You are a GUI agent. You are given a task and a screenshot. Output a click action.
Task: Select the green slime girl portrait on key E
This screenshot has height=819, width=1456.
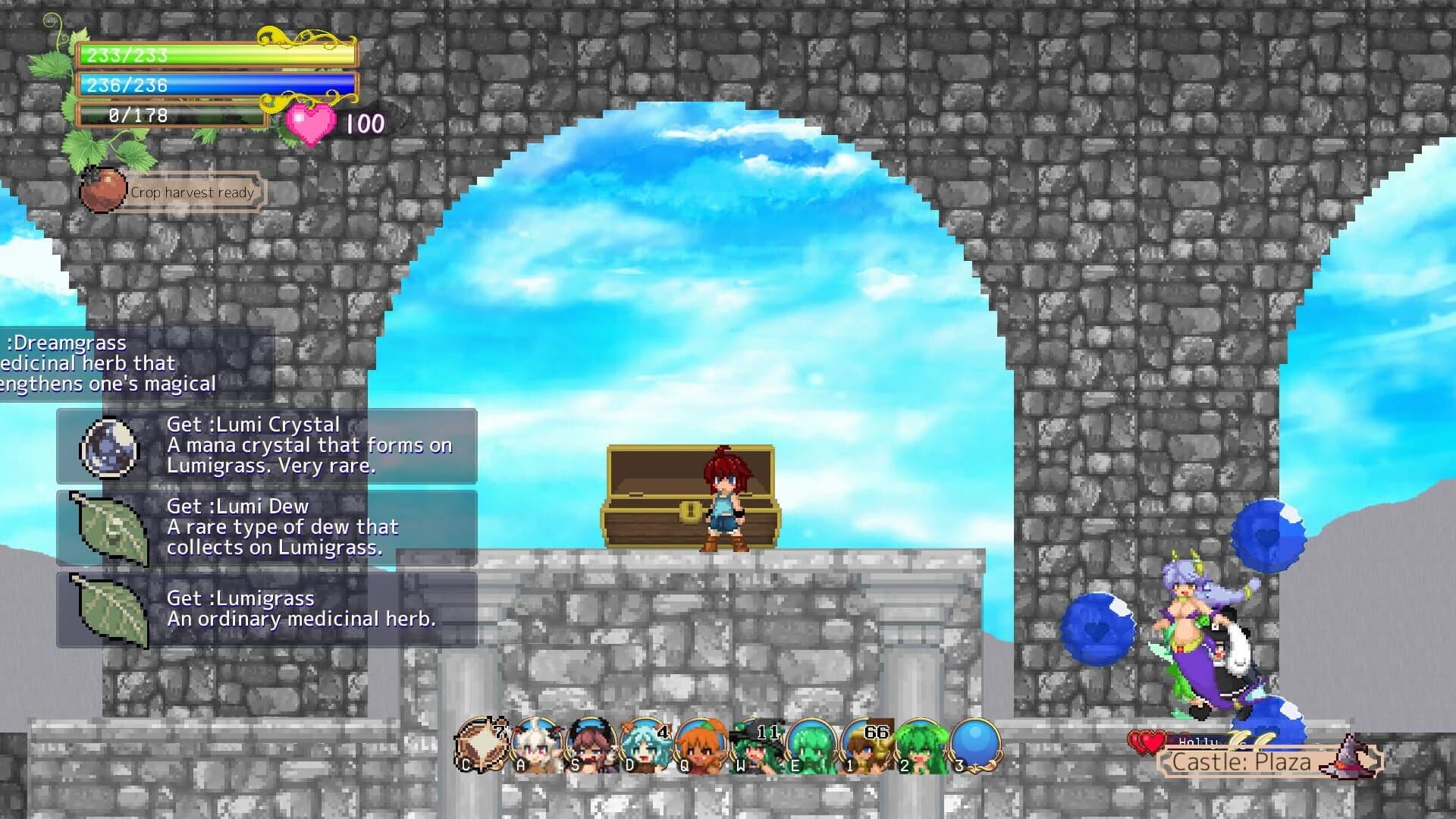click(811, 739)
